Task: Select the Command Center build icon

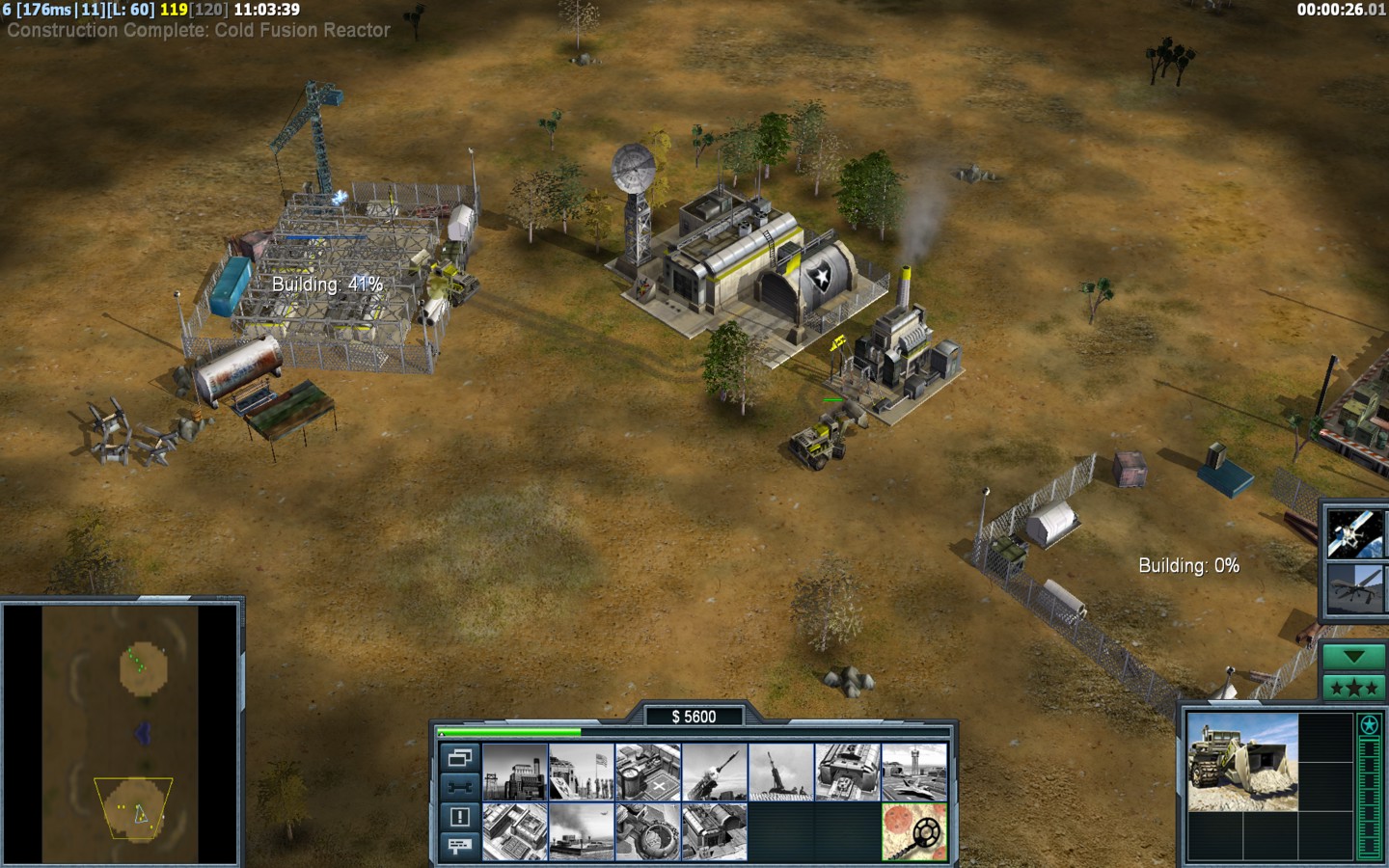Action: click(x=715, y=831)
